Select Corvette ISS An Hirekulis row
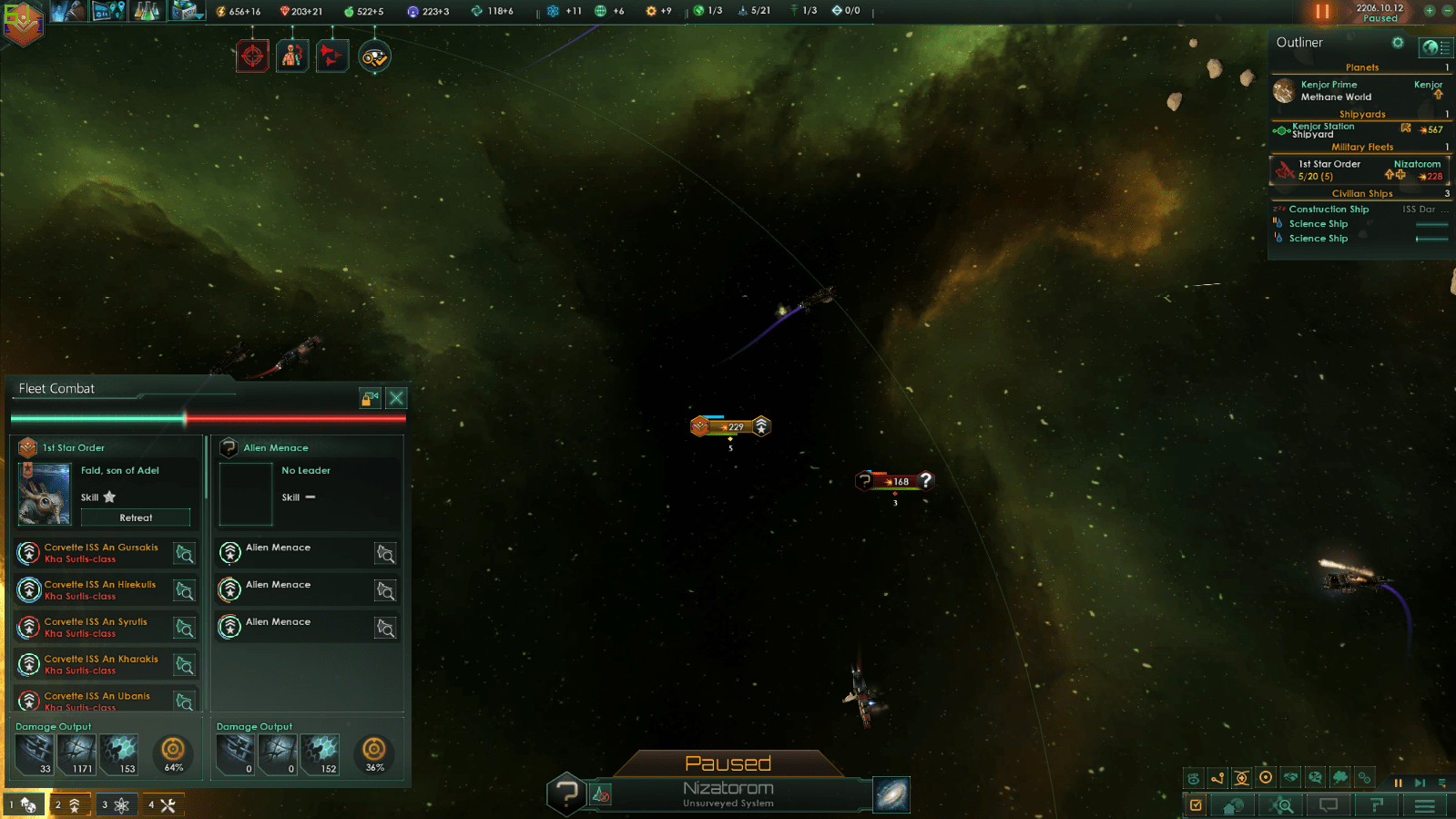Screen dimensions: 1456x819 (100, 590)
